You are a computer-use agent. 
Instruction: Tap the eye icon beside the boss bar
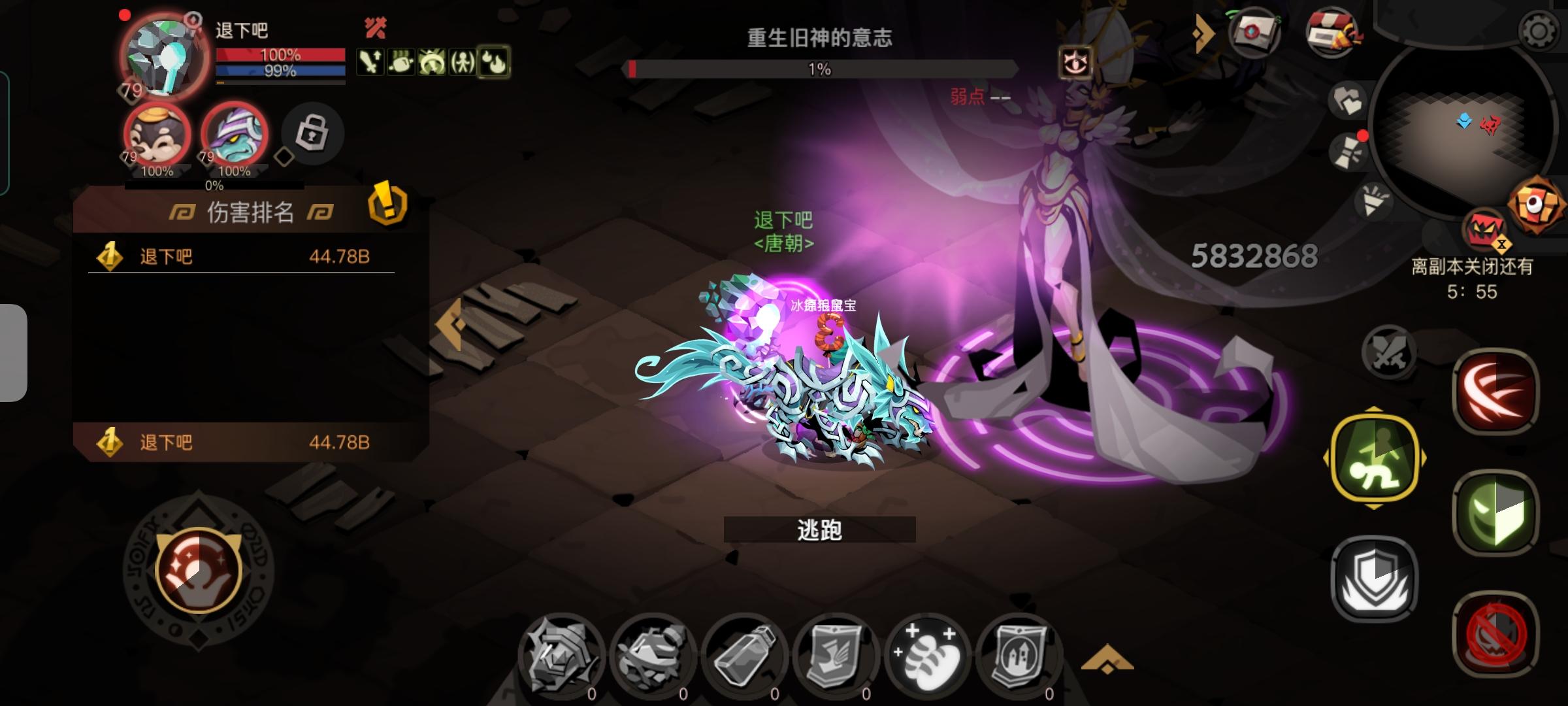1077,62
